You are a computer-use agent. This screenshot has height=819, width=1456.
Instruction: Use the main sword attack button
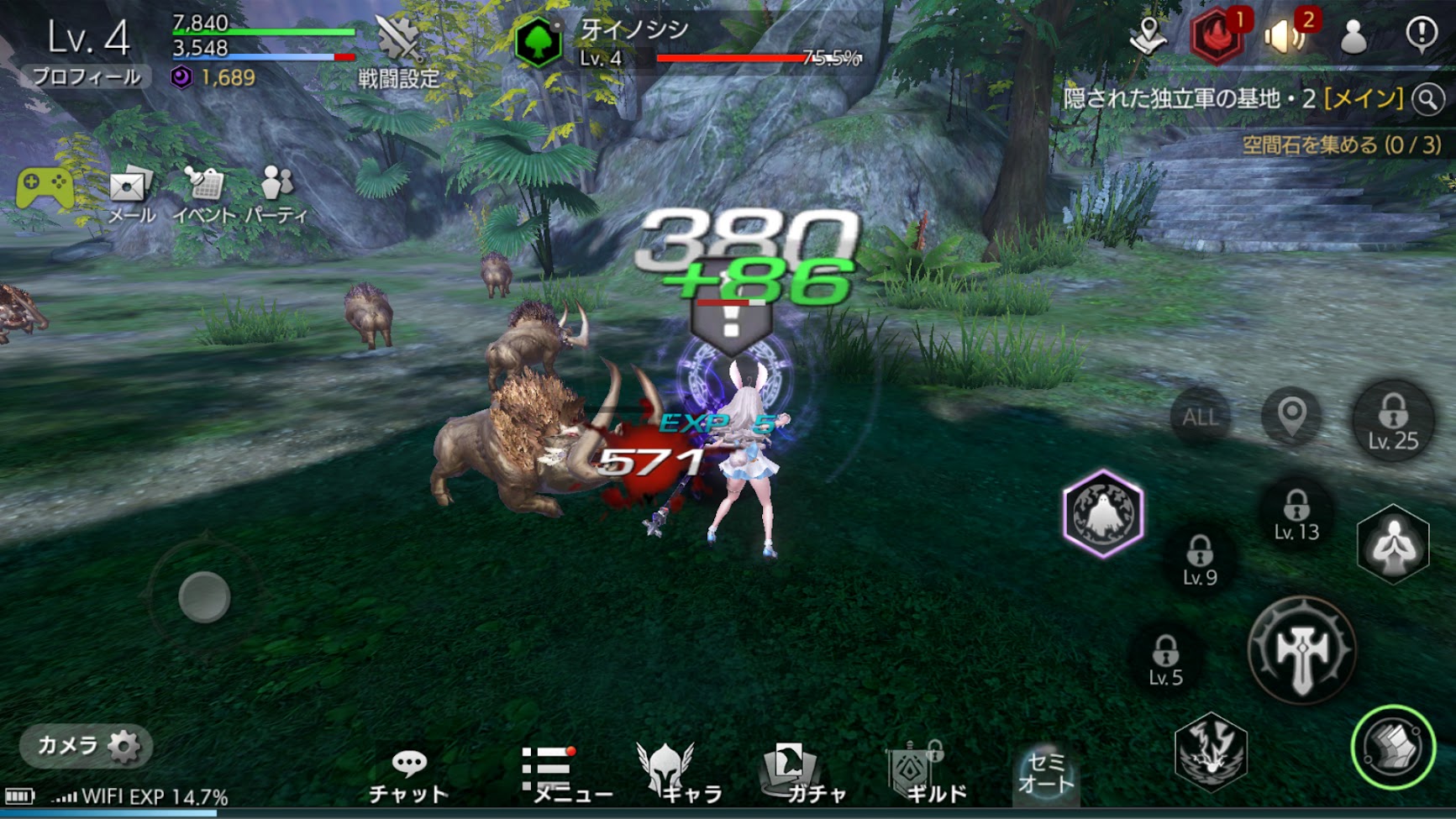point(1301,648)
